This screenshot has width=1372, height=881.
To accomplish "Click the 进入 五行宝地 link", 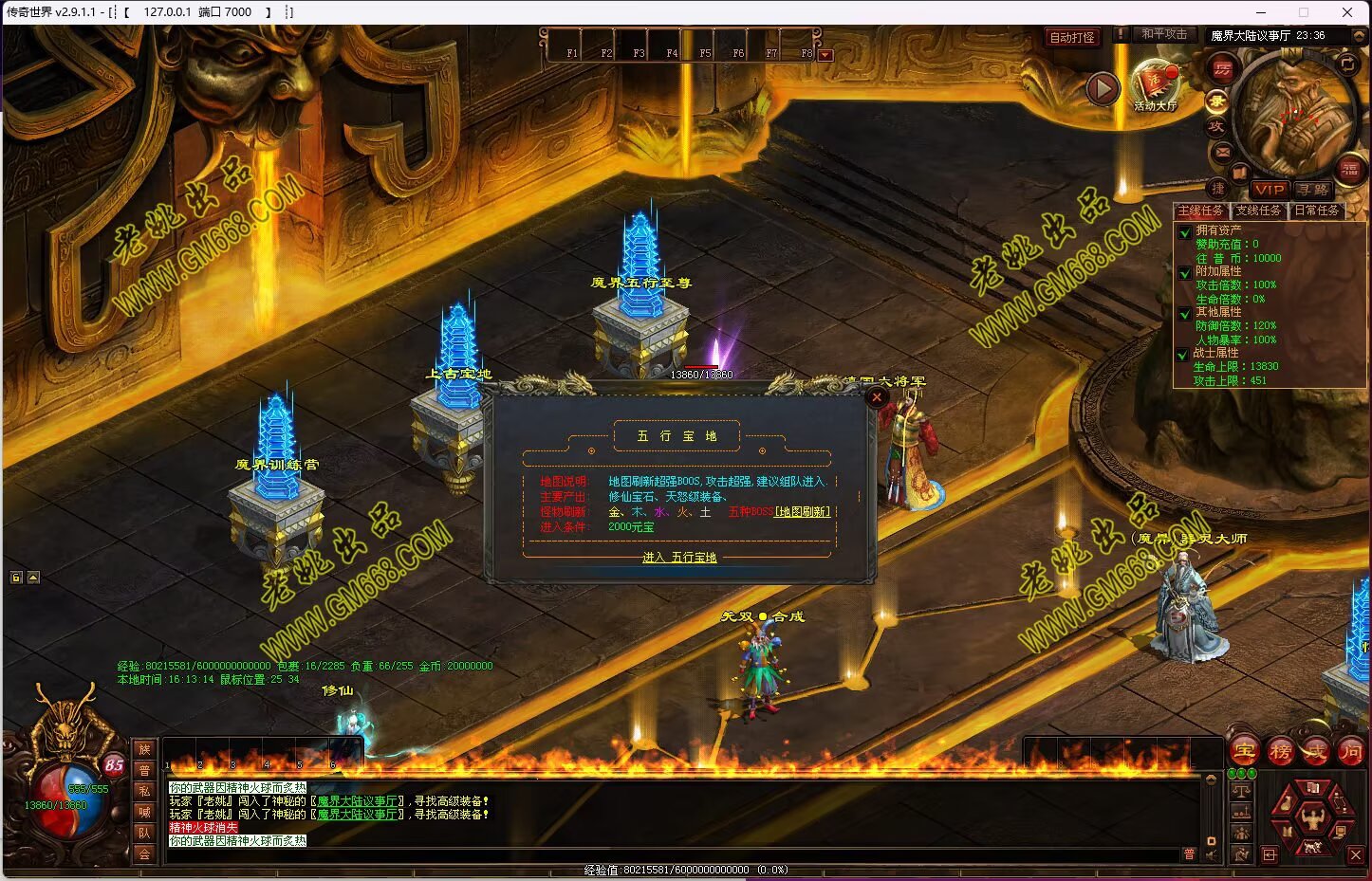I will [679, 558].
